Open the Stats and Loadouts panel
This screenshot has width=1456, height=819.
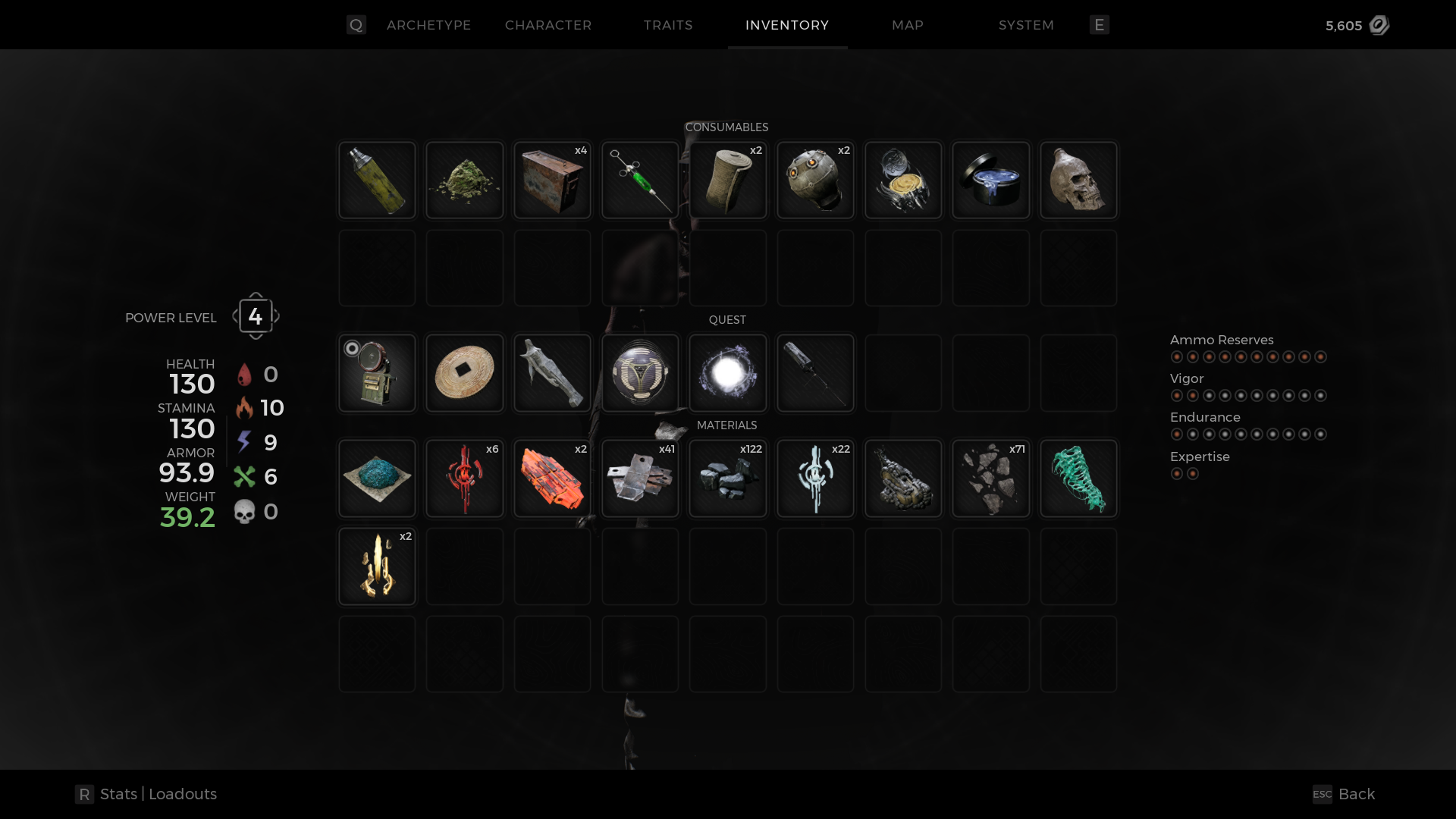pyautogui.click(x=146, y=794)
